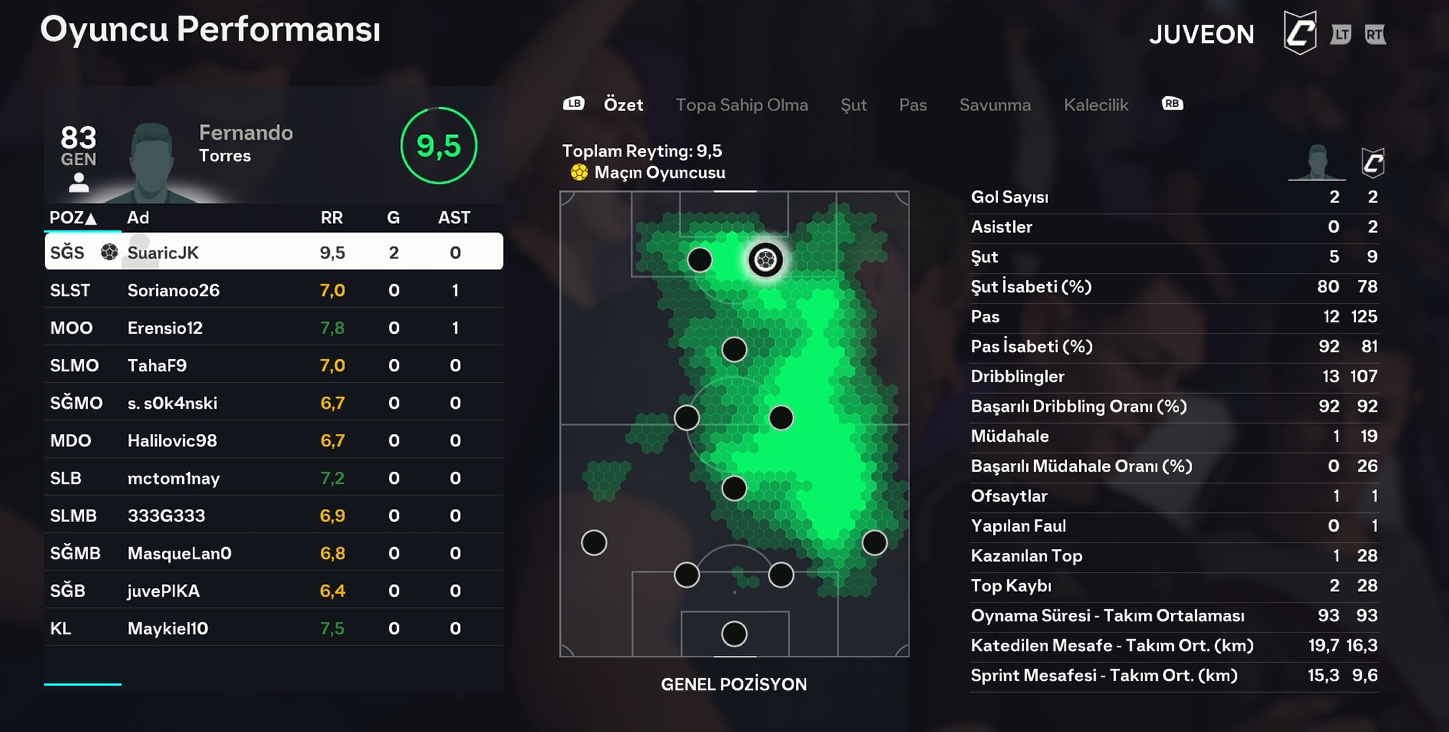Select goalkeeper Maykiel10
The height and width of the screenshot is (732, 1449).
click(273, 628)
